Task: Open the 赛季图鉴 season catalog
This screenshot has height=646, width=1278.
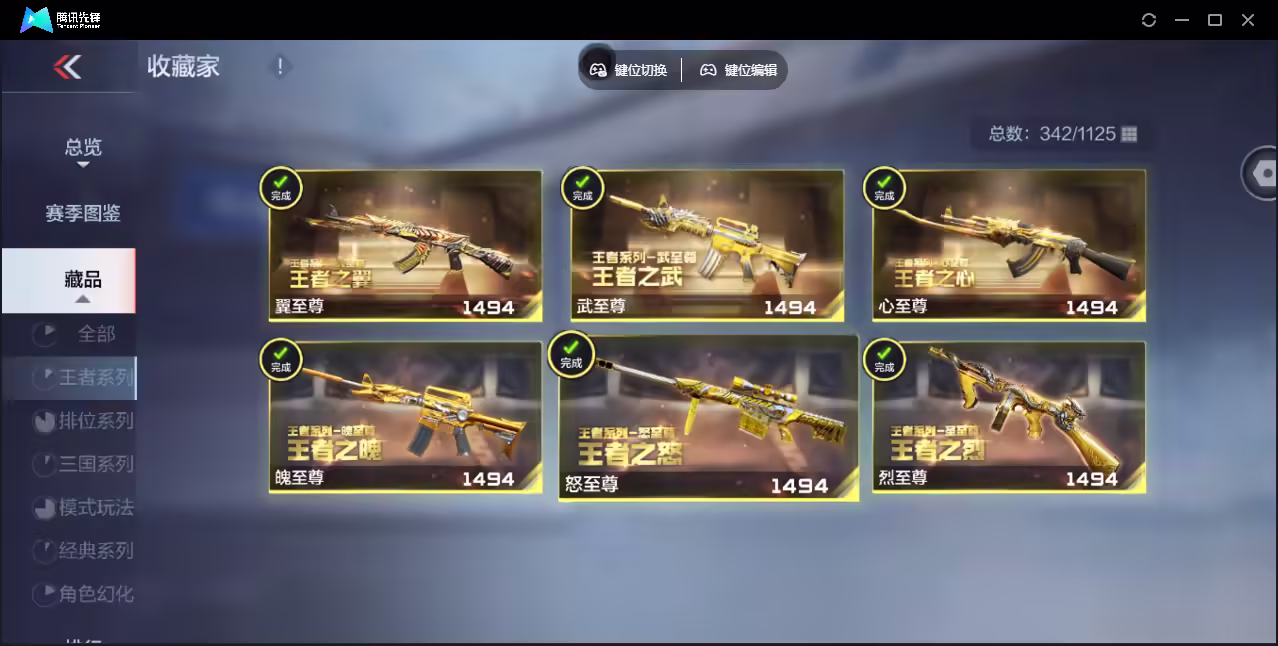Action: pyautogui.click(x=83, y=213)
